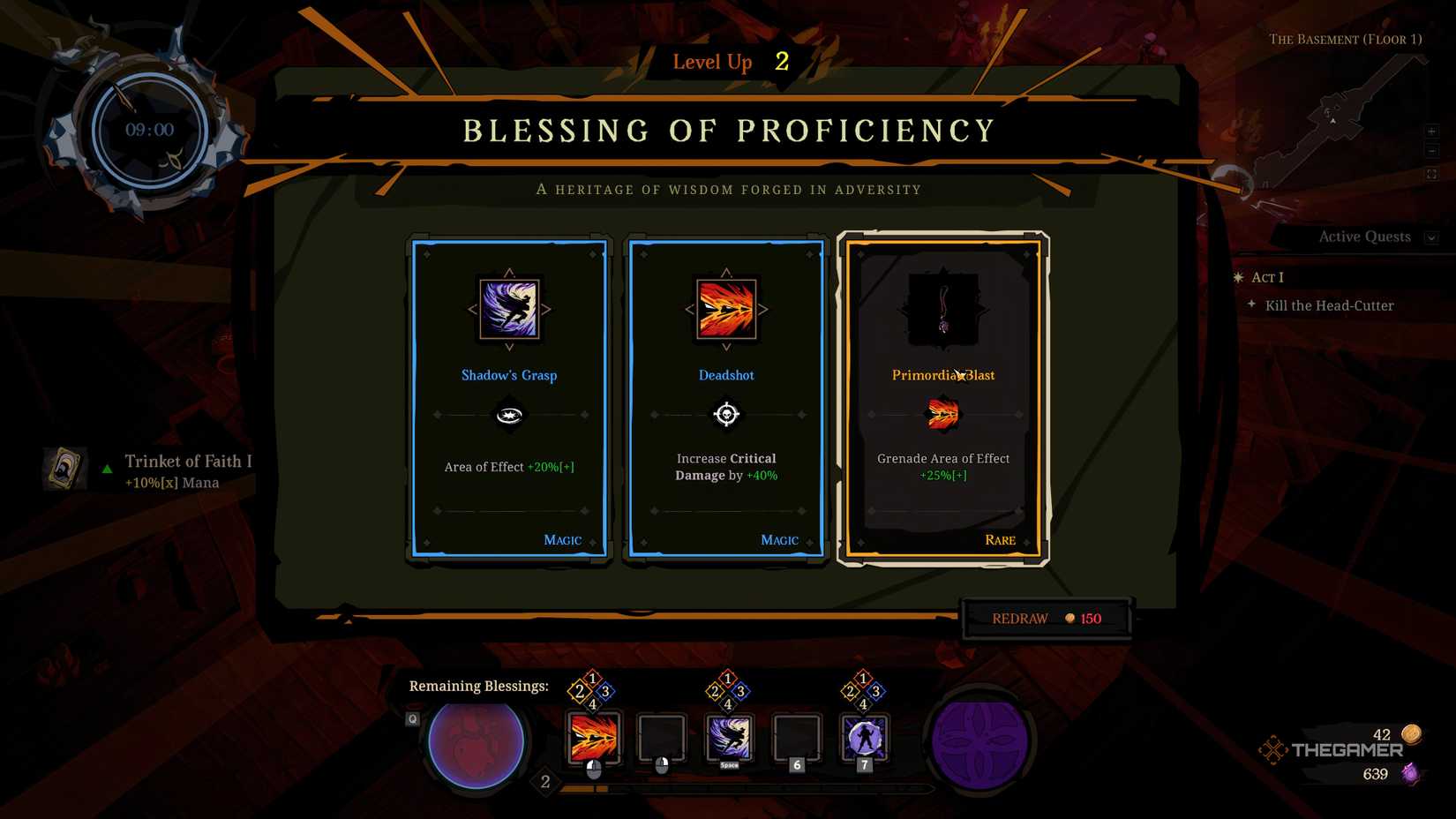Zoom in using the minimap plus button
Image resolution: width=1456 pixels, height=819 pixels.
coord(1433,131)
